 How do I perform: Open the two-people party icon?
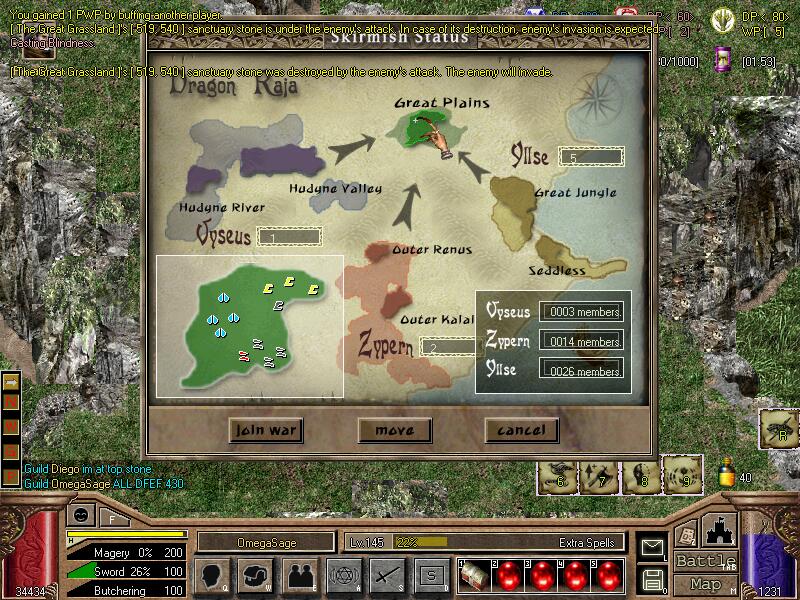tap(299, 575)
